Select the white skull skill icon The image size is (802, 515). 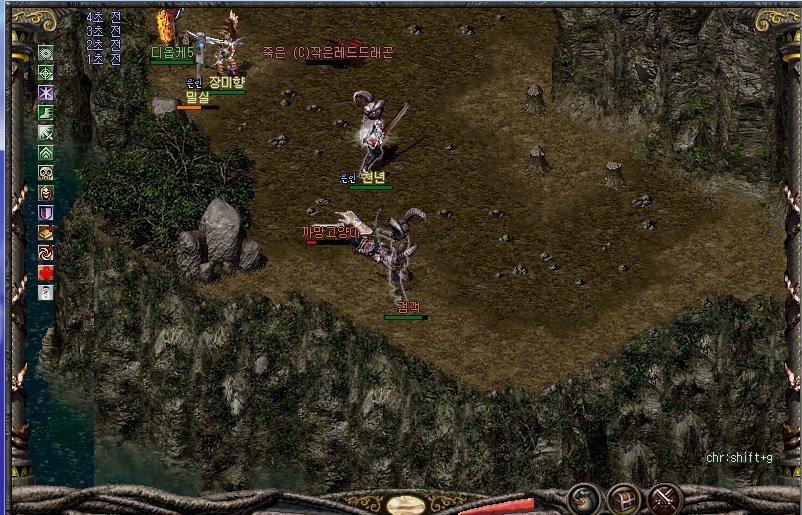[x=46, y=172]
